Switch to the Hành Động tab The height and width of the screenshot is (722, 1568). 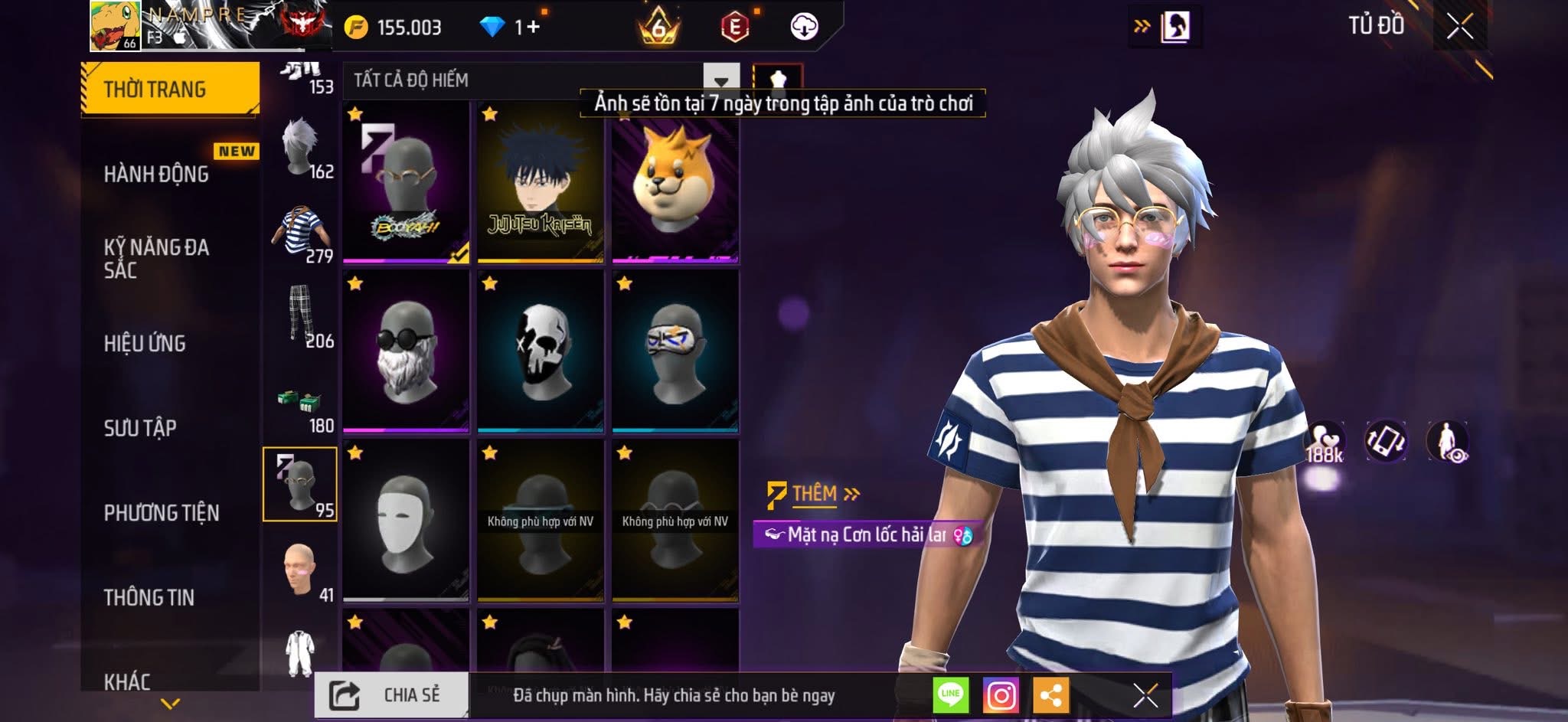[x=156, y=175]
